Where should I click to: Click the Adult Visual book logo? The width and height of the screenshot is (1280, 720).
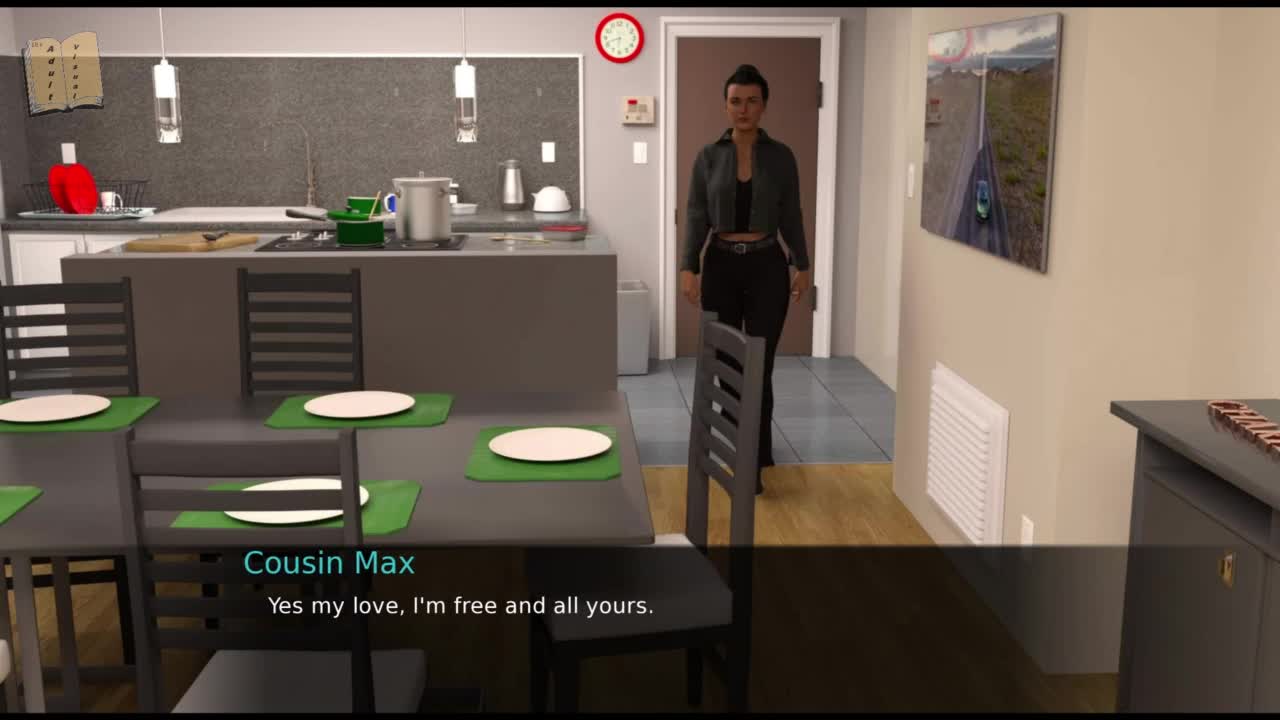click(x=63, y=72)
